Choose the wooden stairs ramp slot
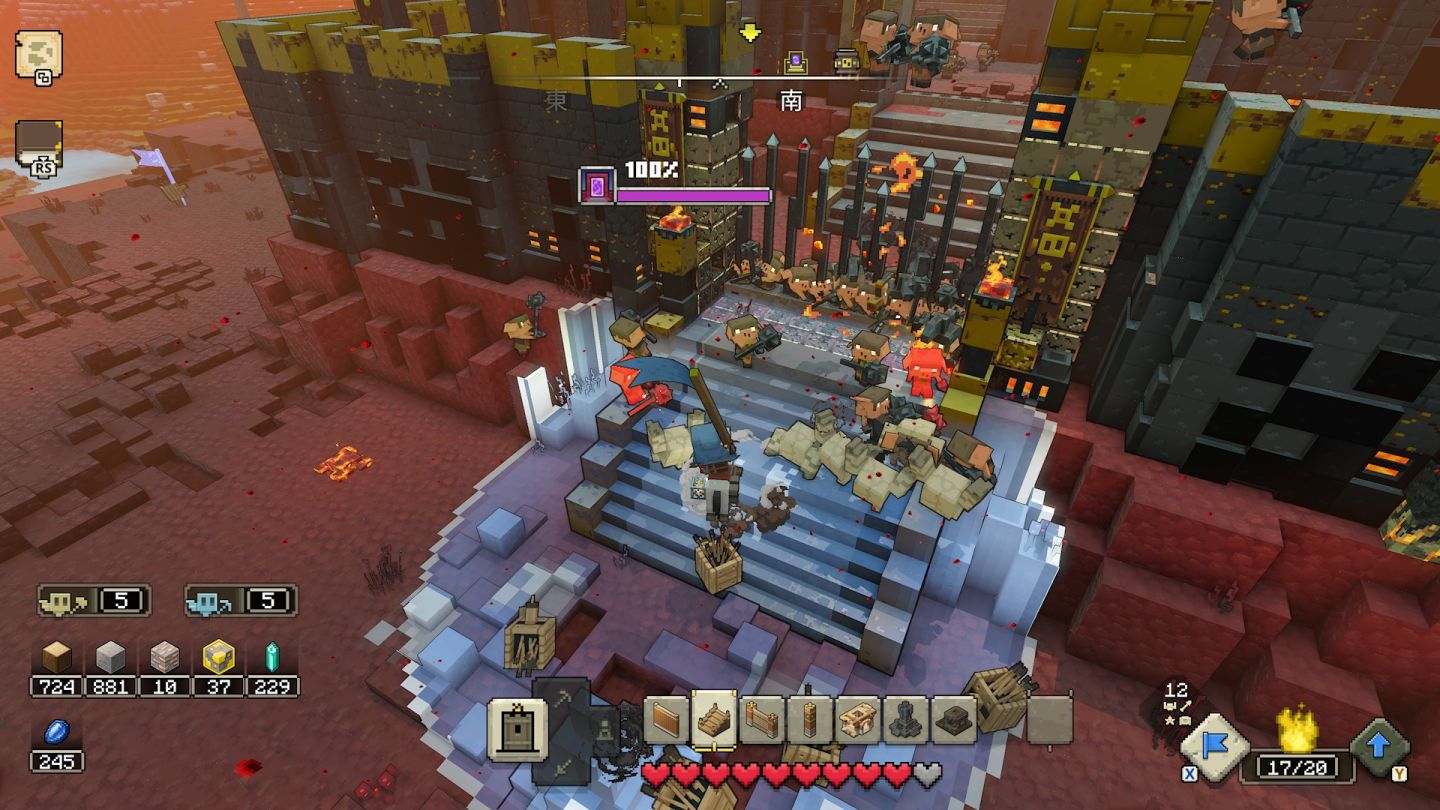 713,719
